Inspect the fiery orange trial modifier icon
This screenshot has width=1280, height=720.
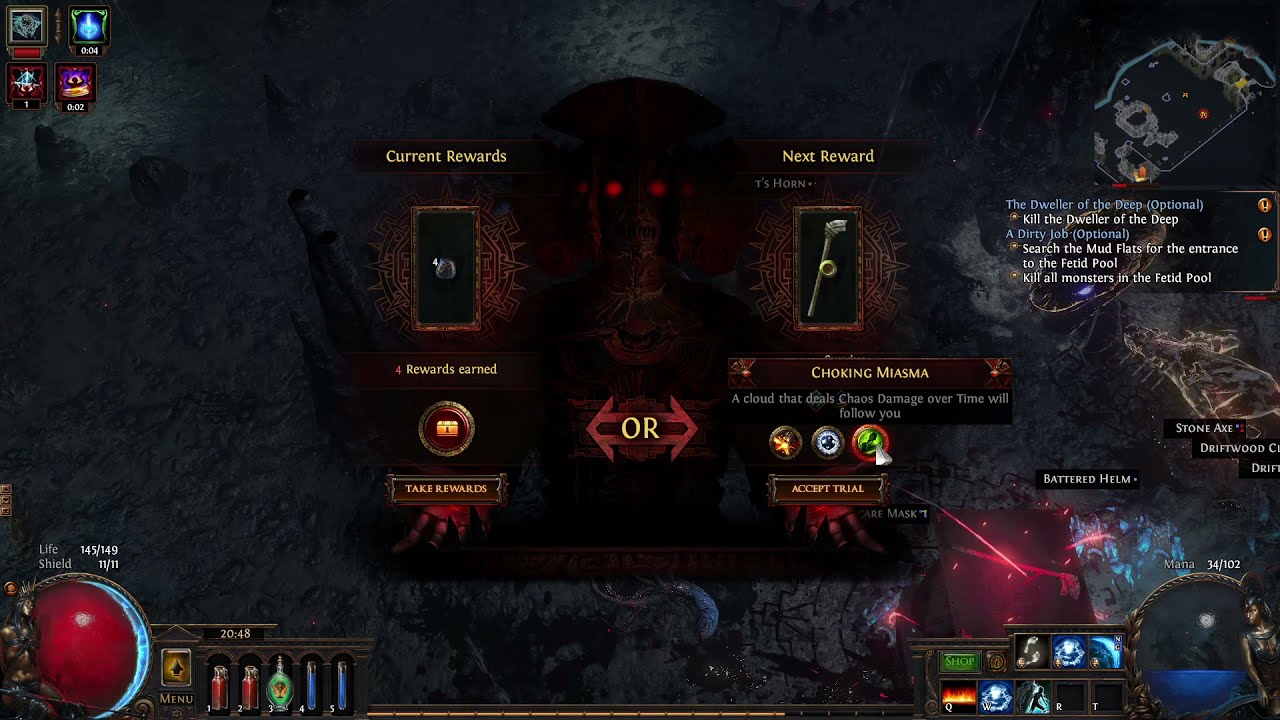[x=786, y=442]
